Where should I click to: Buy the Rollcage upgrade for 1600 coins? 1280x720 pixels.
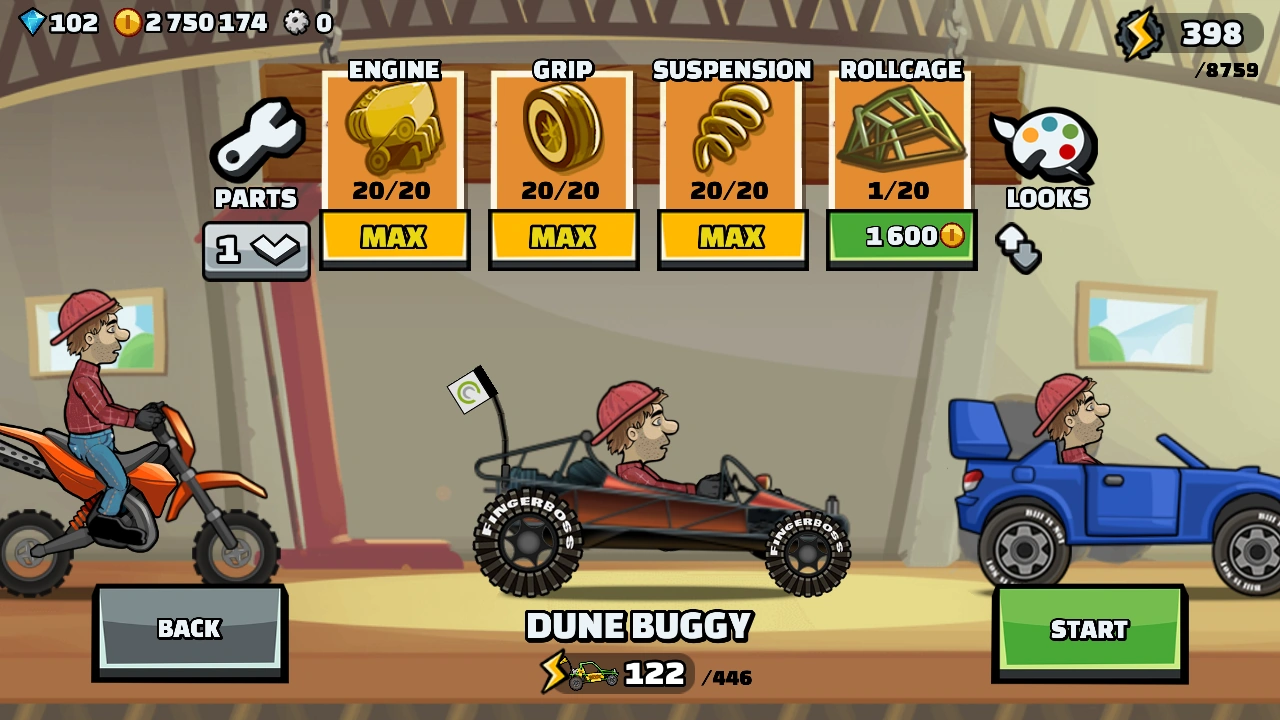point(901,238)
